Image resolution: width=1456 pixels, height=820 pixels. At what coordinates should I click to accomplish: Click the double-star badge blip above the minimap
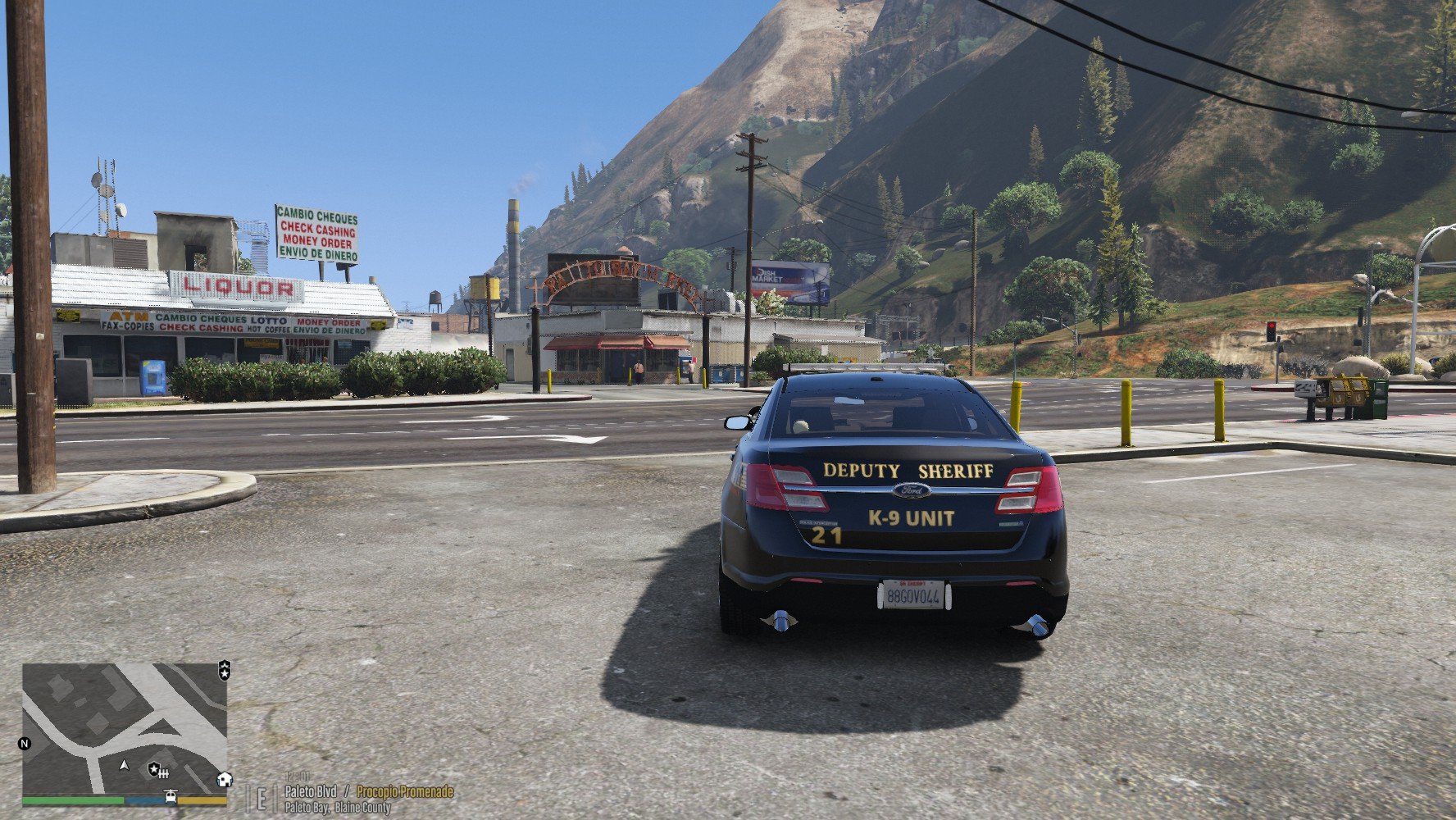click(224, 670)
